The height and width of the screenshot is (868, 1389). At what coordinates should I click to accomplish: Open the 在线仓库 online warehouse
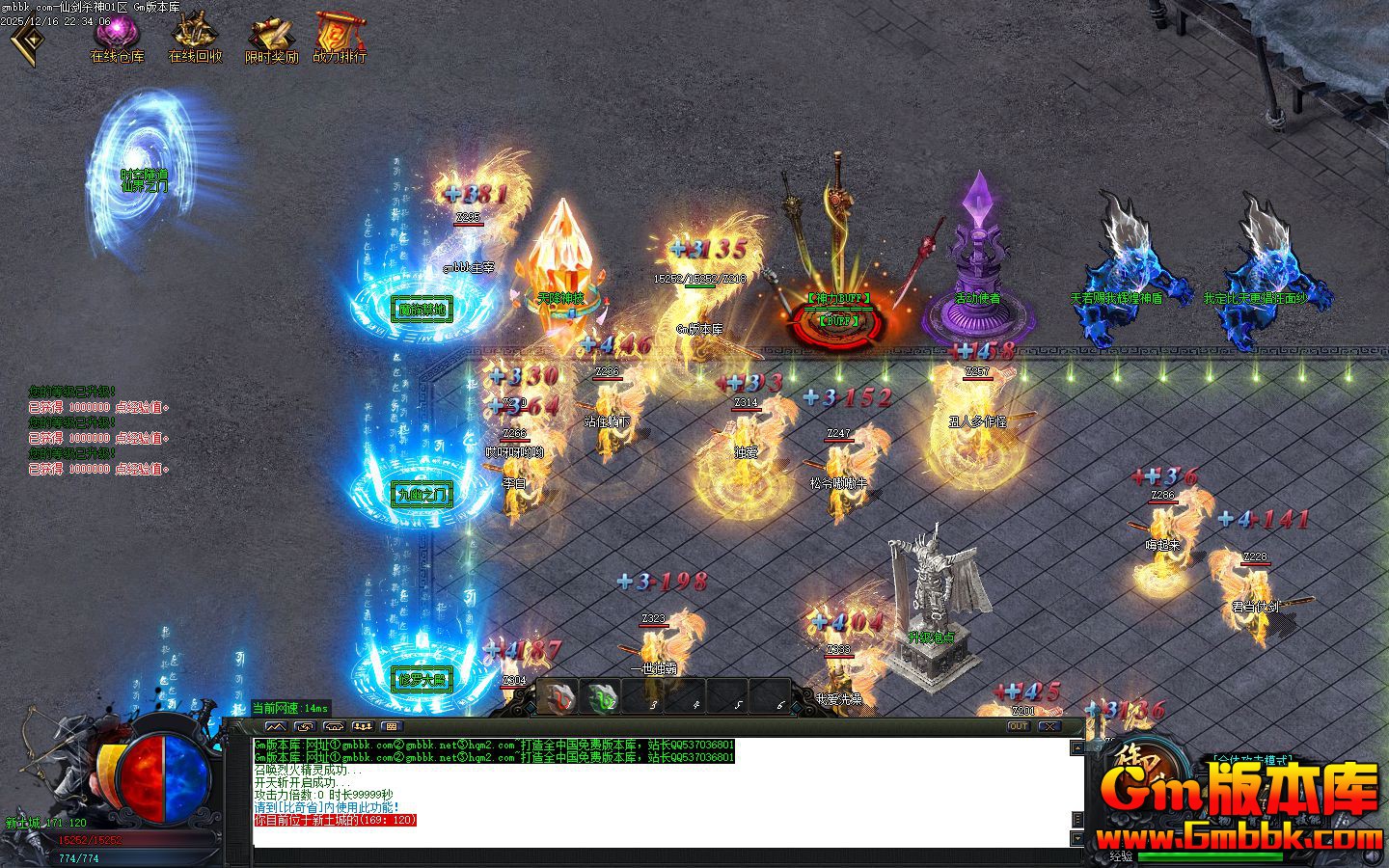pyautogui.click(x=118, y=37)
